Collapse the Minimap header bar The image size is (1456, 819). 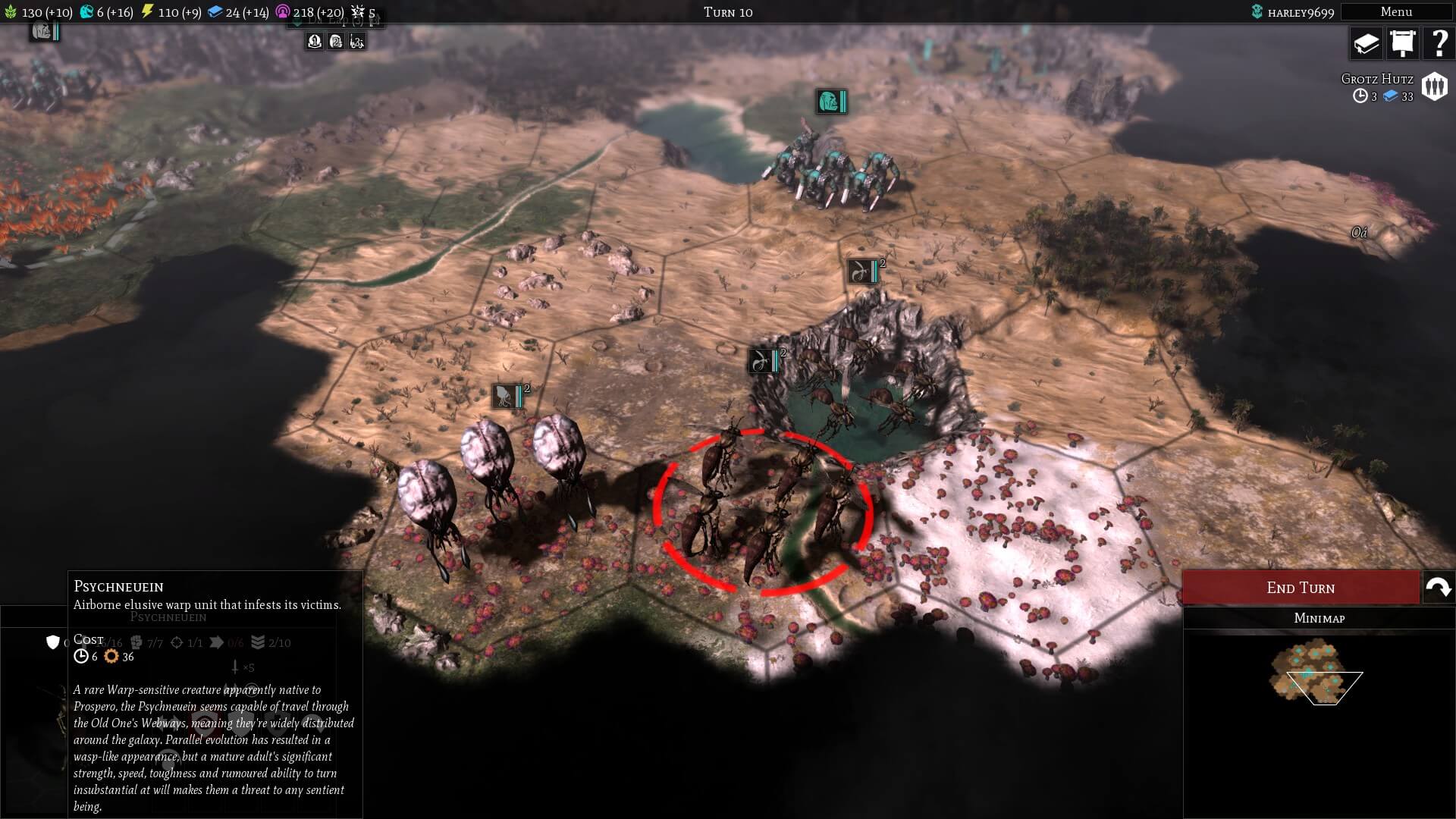coord(1319,618)
